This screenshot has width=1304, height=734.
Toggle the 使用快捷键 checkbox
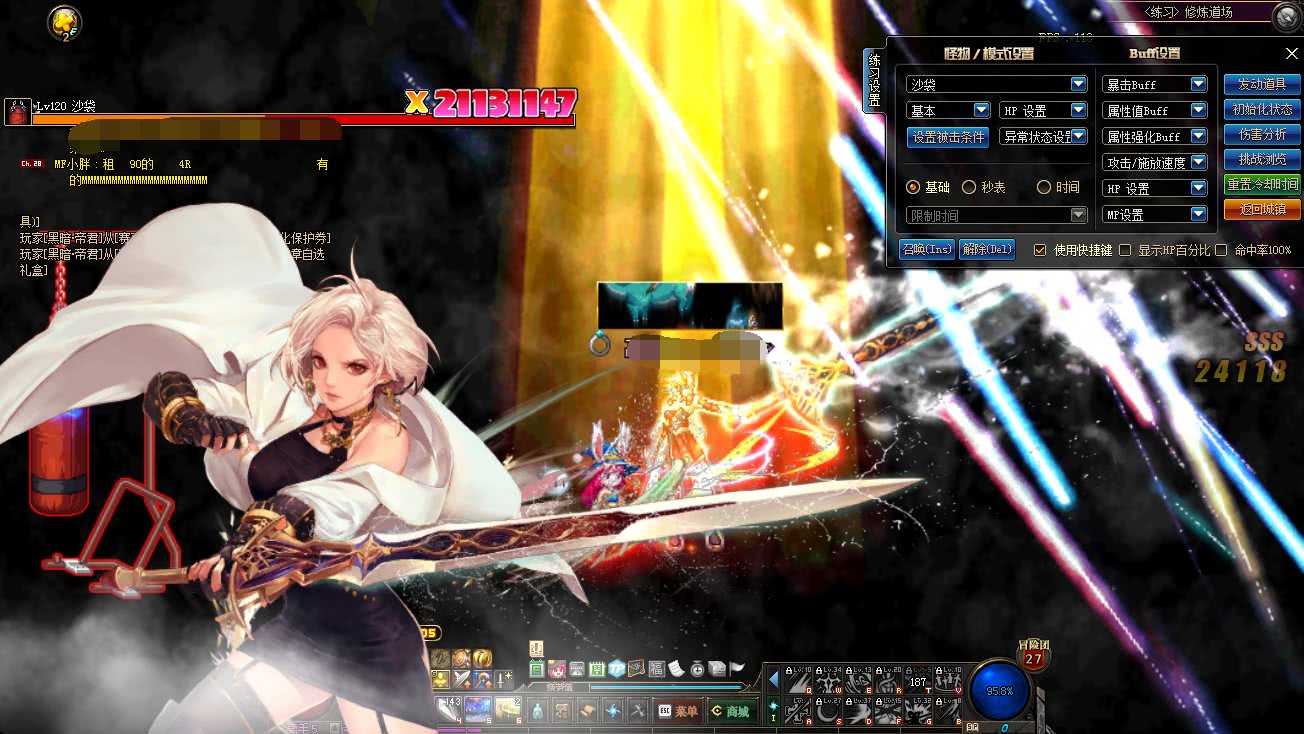pyautogui.click(x=1040, y=250)
